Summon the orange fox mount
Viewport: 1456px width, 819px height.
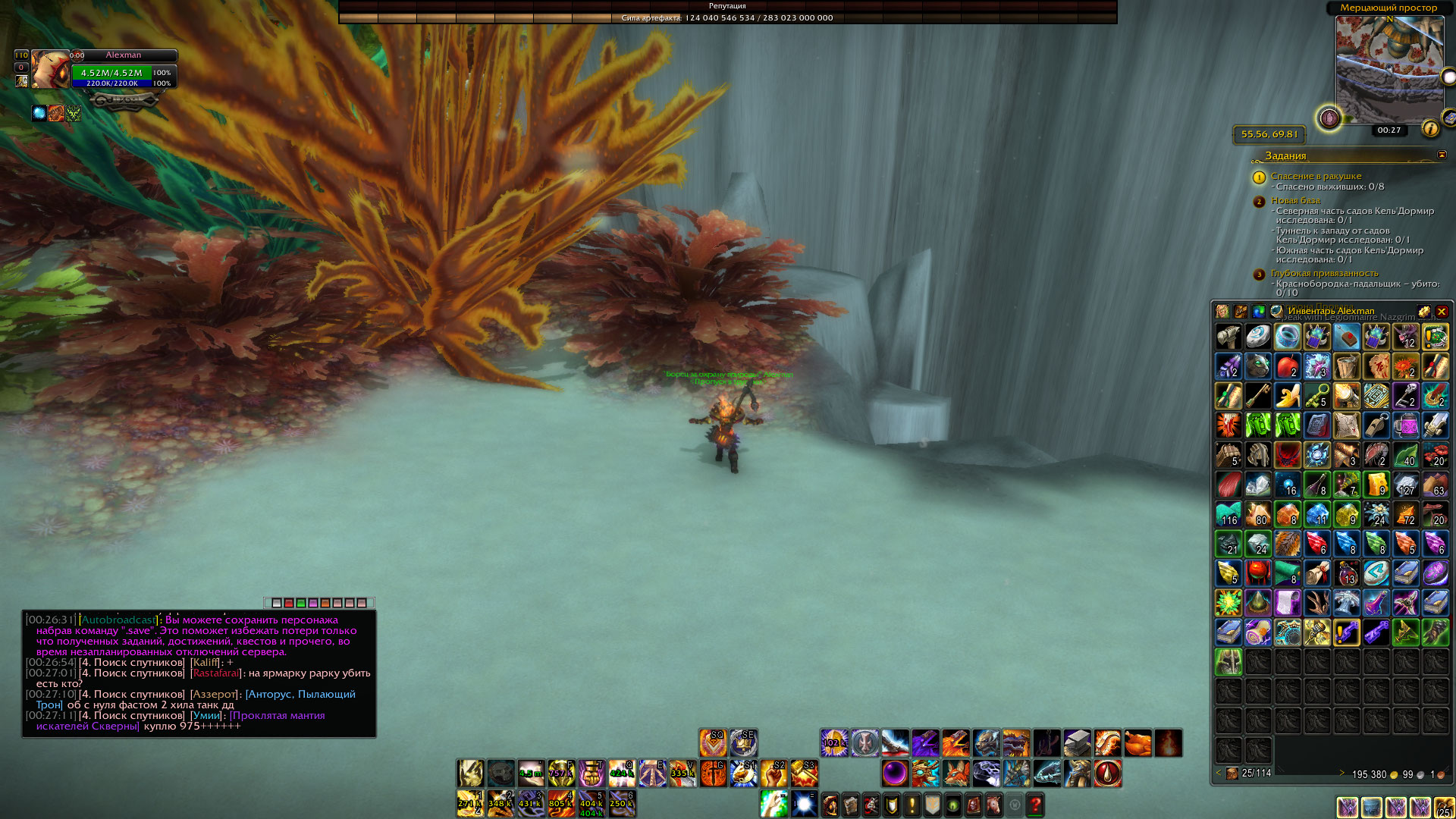(955, 773)
